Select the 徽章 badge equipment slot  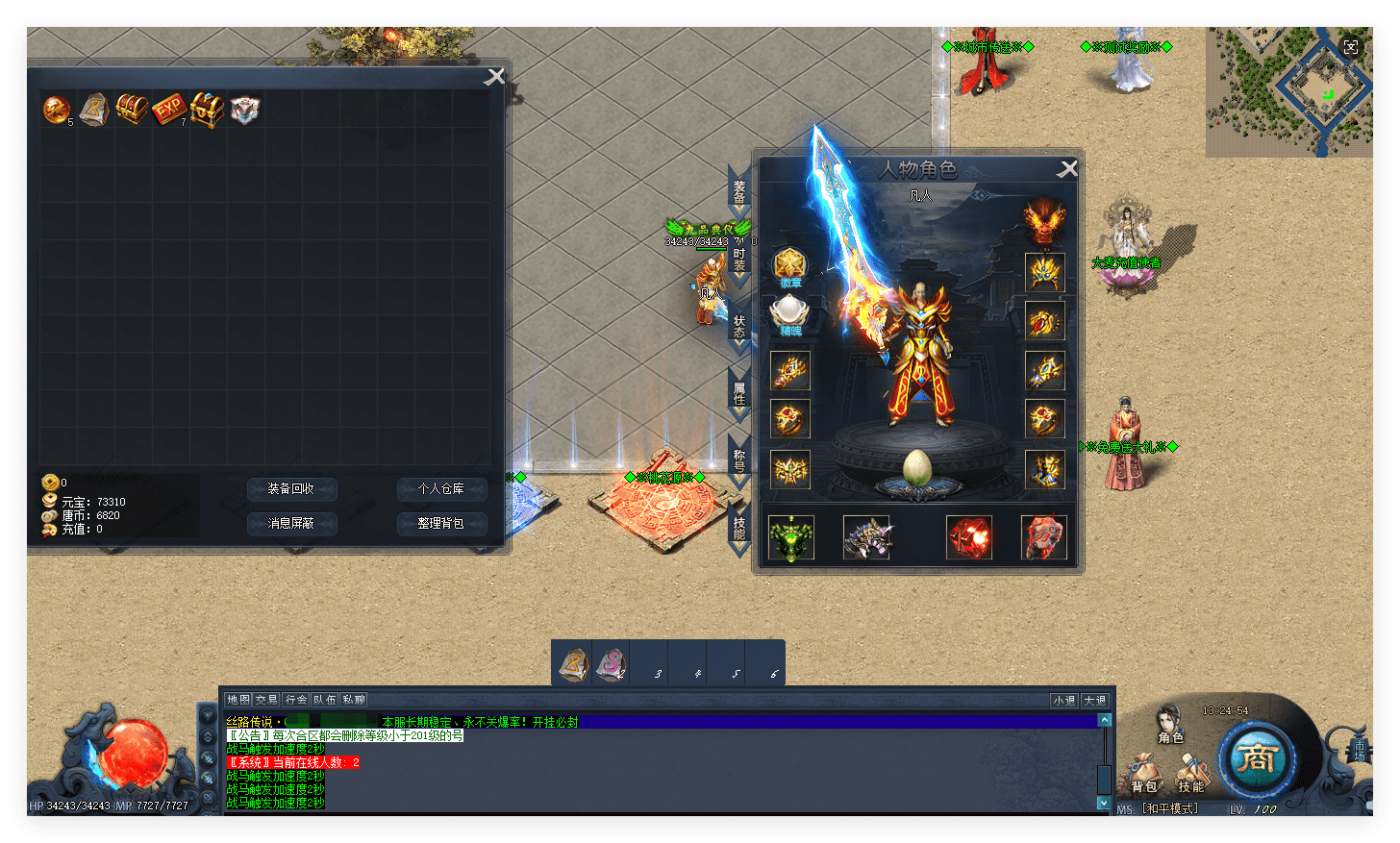pyautogui.click(x=790, y=265)
